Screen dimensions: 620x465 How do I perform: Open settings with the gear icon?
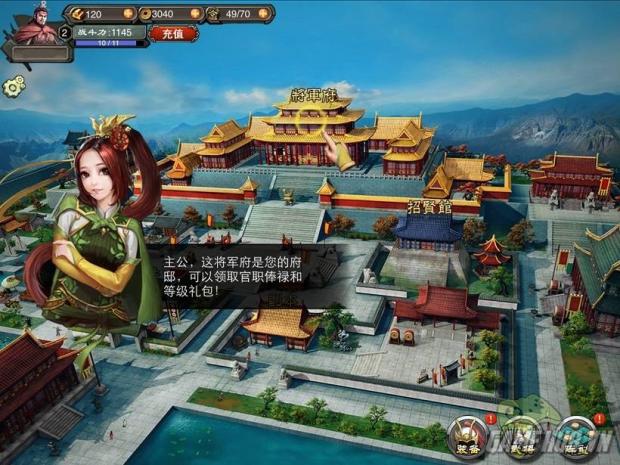tap(13, 87)
